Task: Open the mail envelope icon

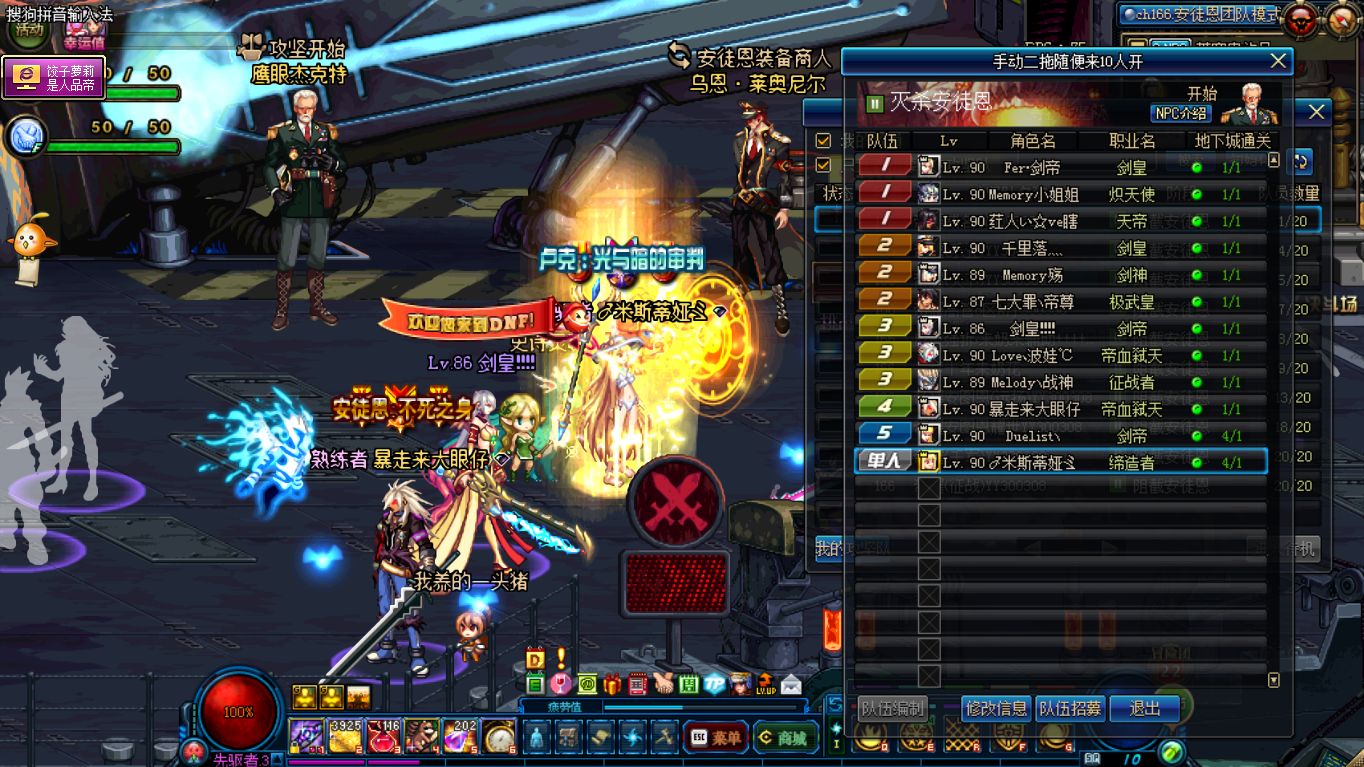Action: [791, 684]
